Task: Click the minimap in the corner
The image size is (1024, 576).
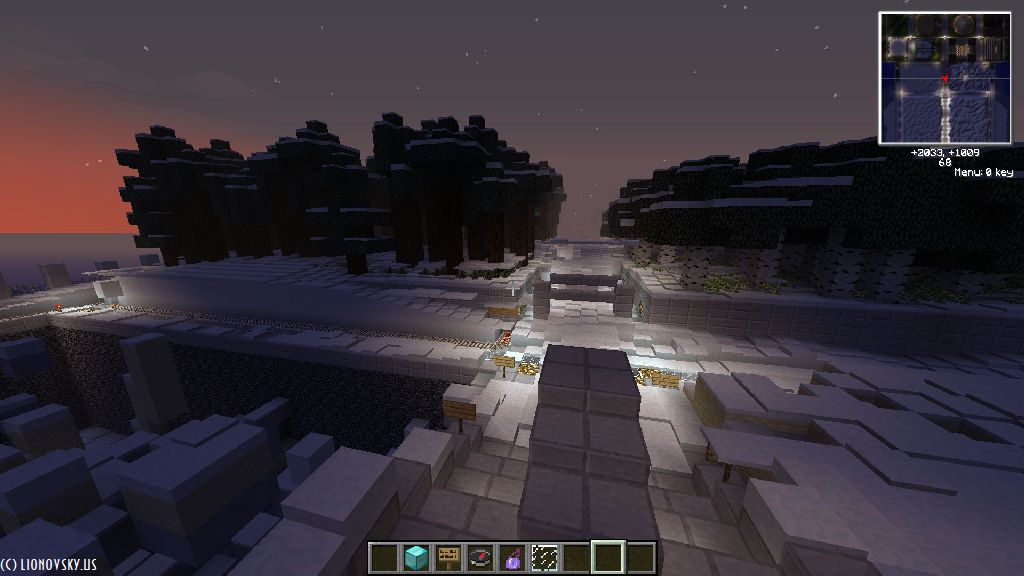Action: pyautogui.click(x=945, y=77)
